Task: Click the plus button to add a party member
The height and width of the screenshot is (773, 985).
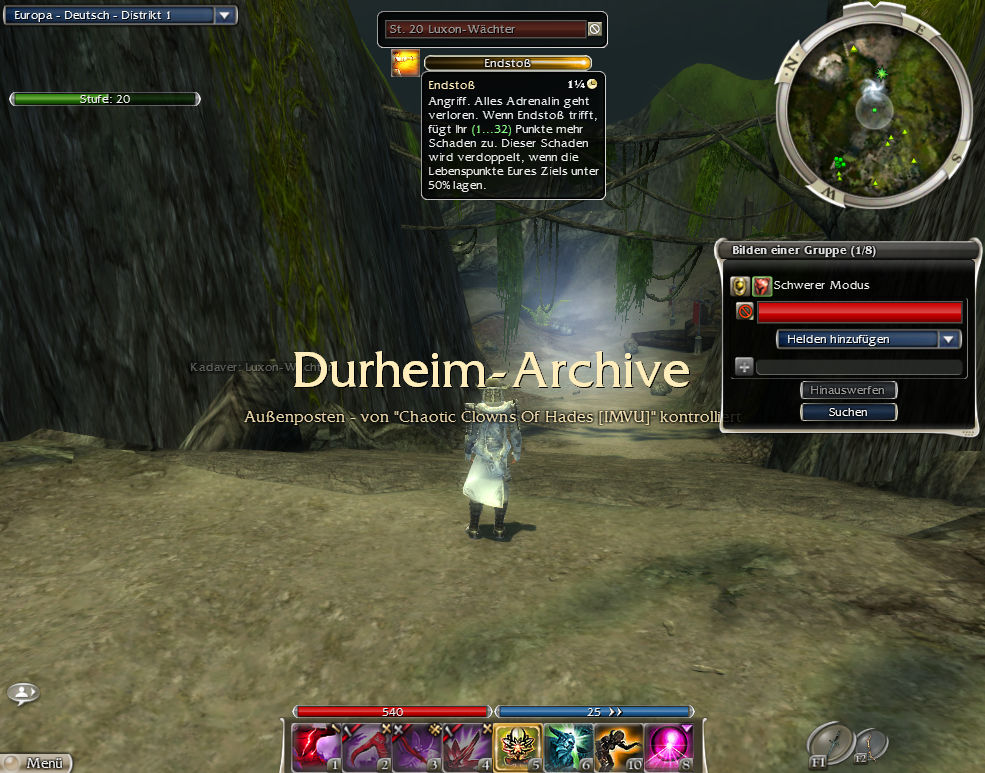Action: pyautogui.click(x=743, y=367)
